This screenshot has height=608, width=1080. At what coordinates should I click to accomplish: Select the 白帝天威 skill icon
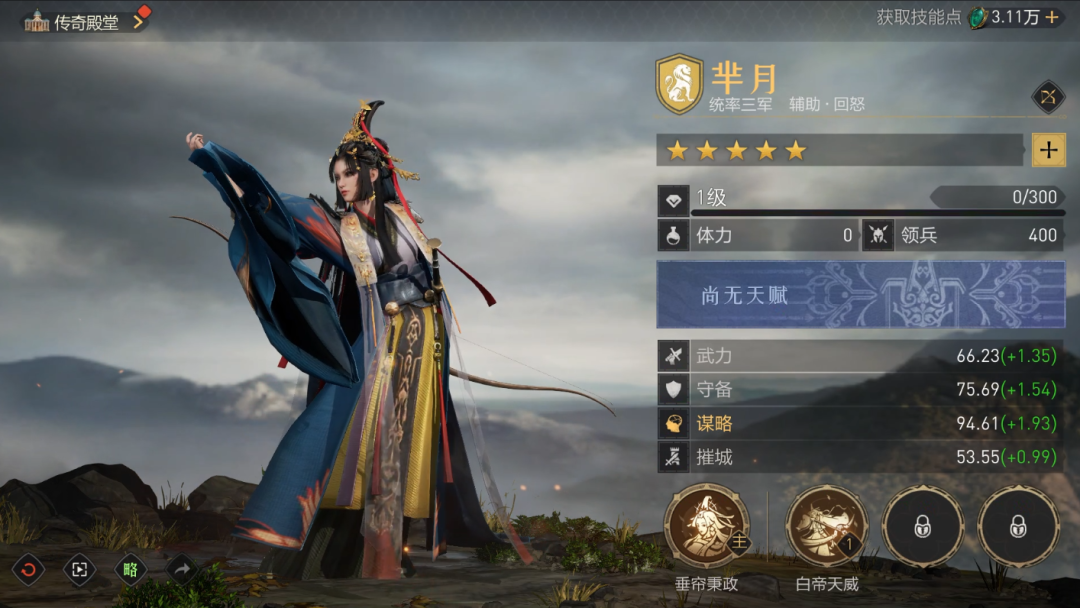pos(826,525)
